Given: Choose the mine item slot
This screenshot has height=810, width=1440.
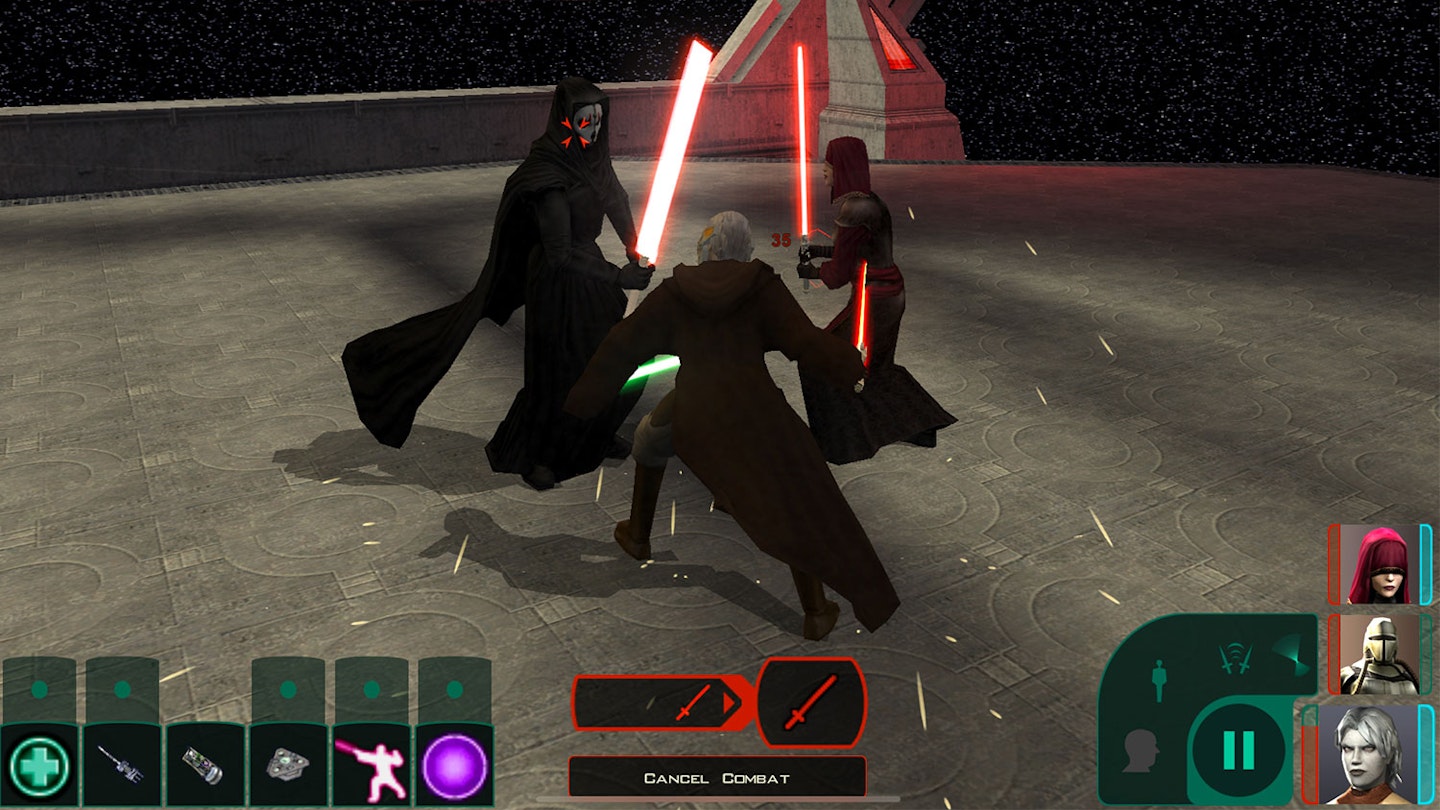Looking at the screenshot, I should click(x=288, y=765).
